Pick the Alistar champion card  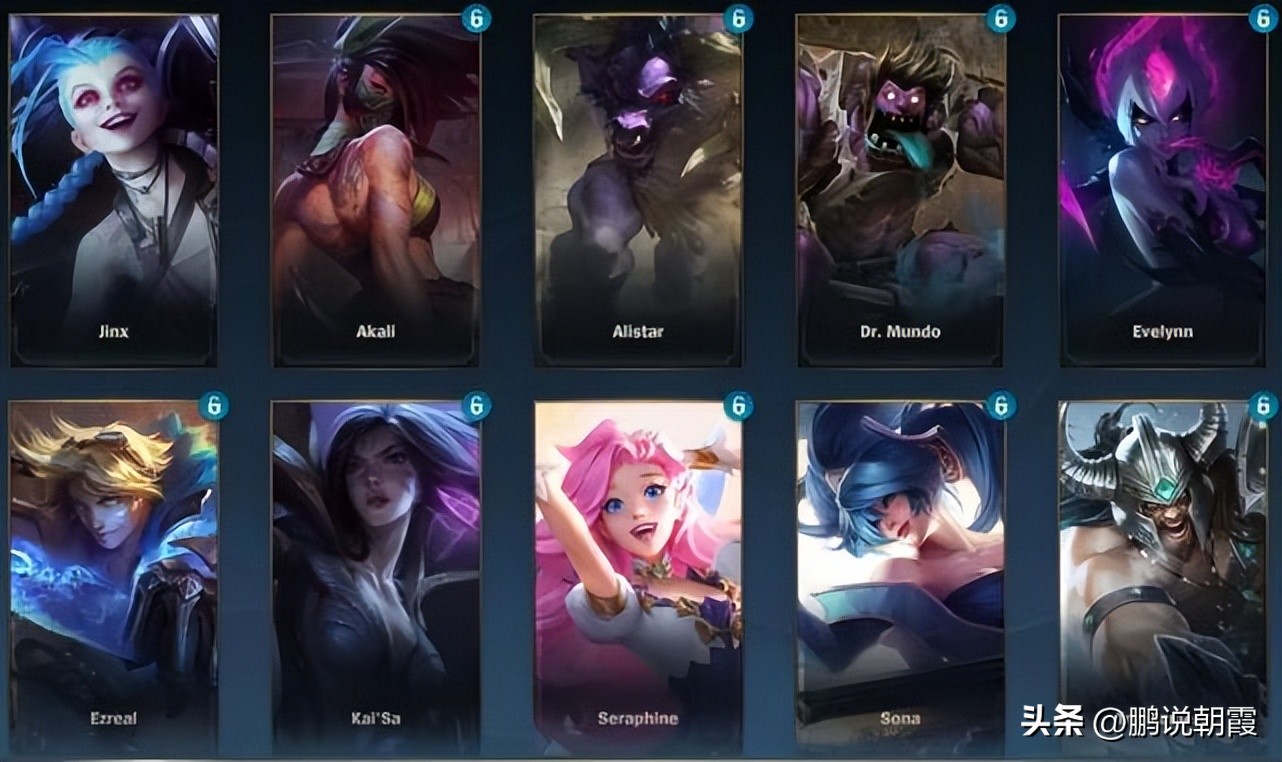point(638,190)
